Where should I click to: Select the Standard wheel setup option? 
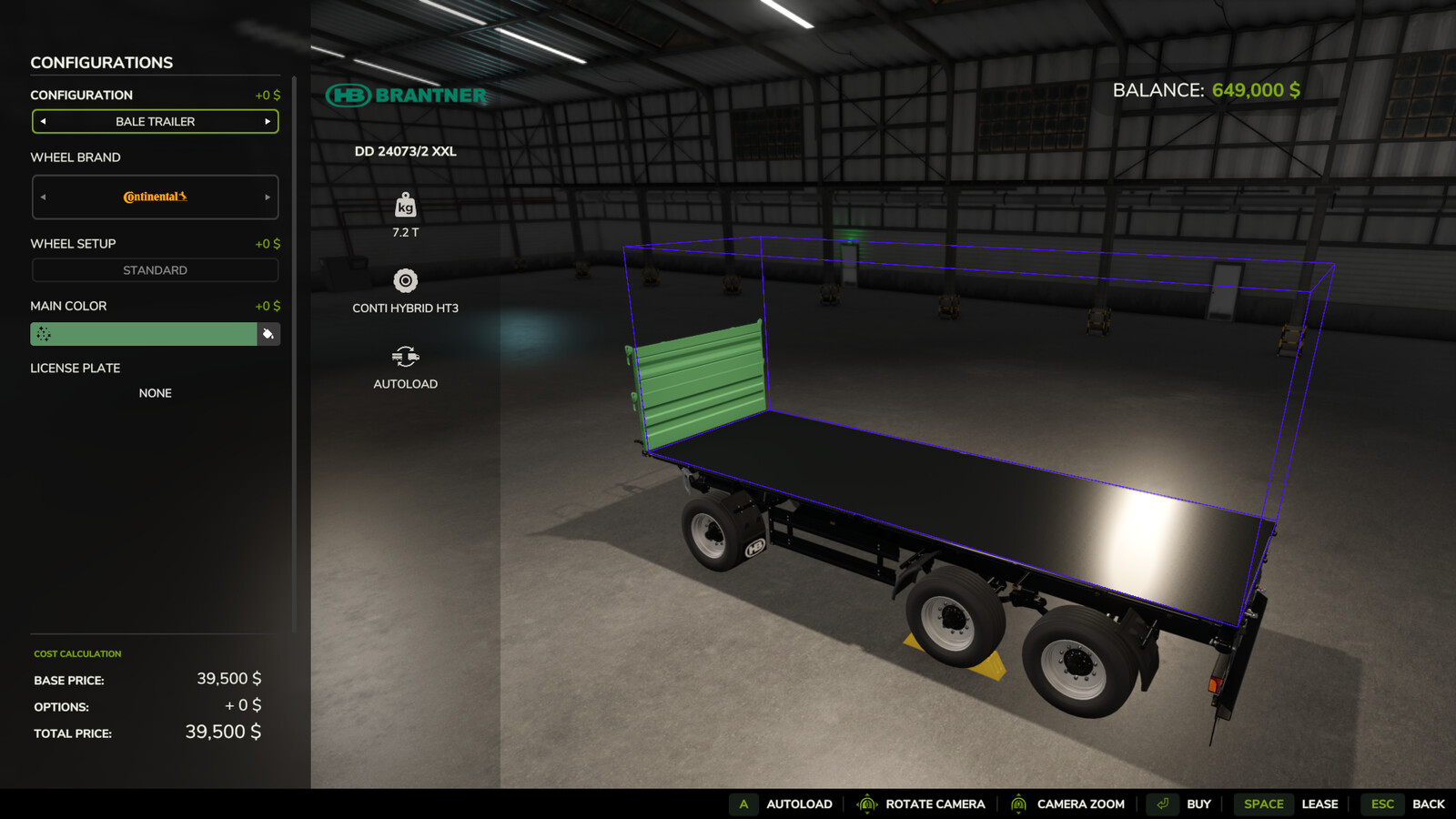[x=155, y=269]
